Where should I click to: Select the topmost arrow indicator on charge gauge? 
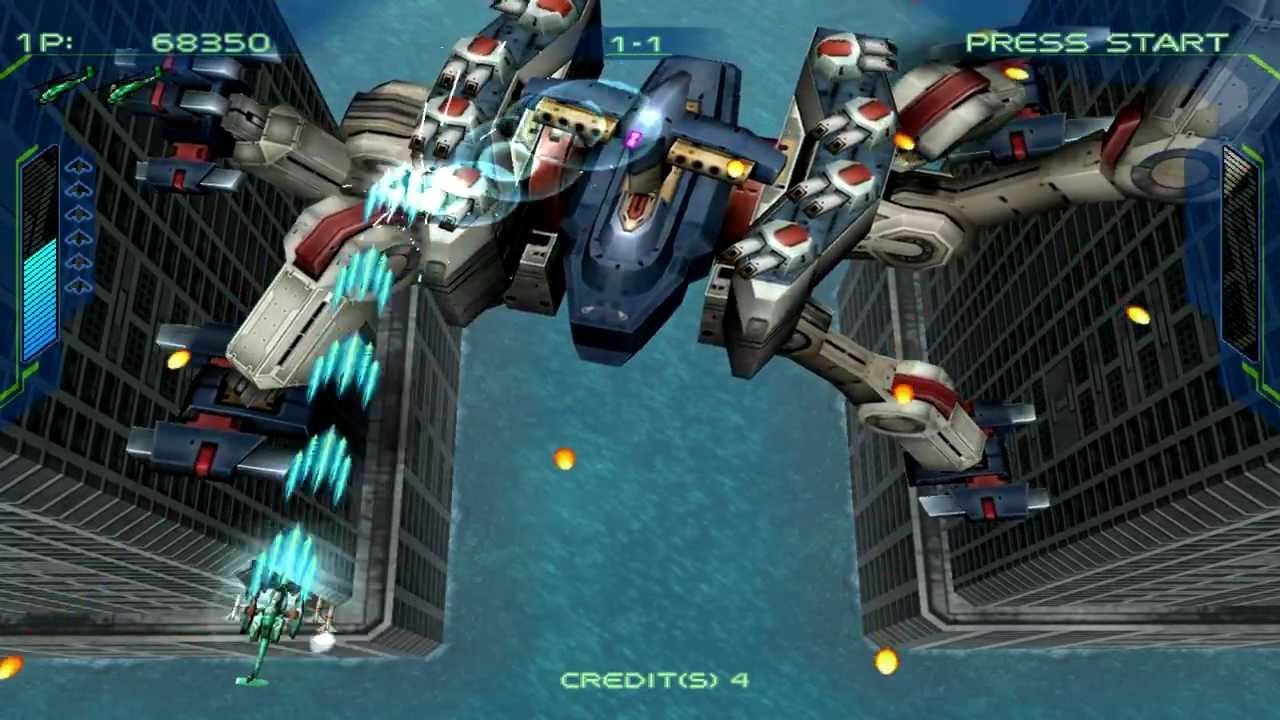pyautogui.click(x=80, y=167)
